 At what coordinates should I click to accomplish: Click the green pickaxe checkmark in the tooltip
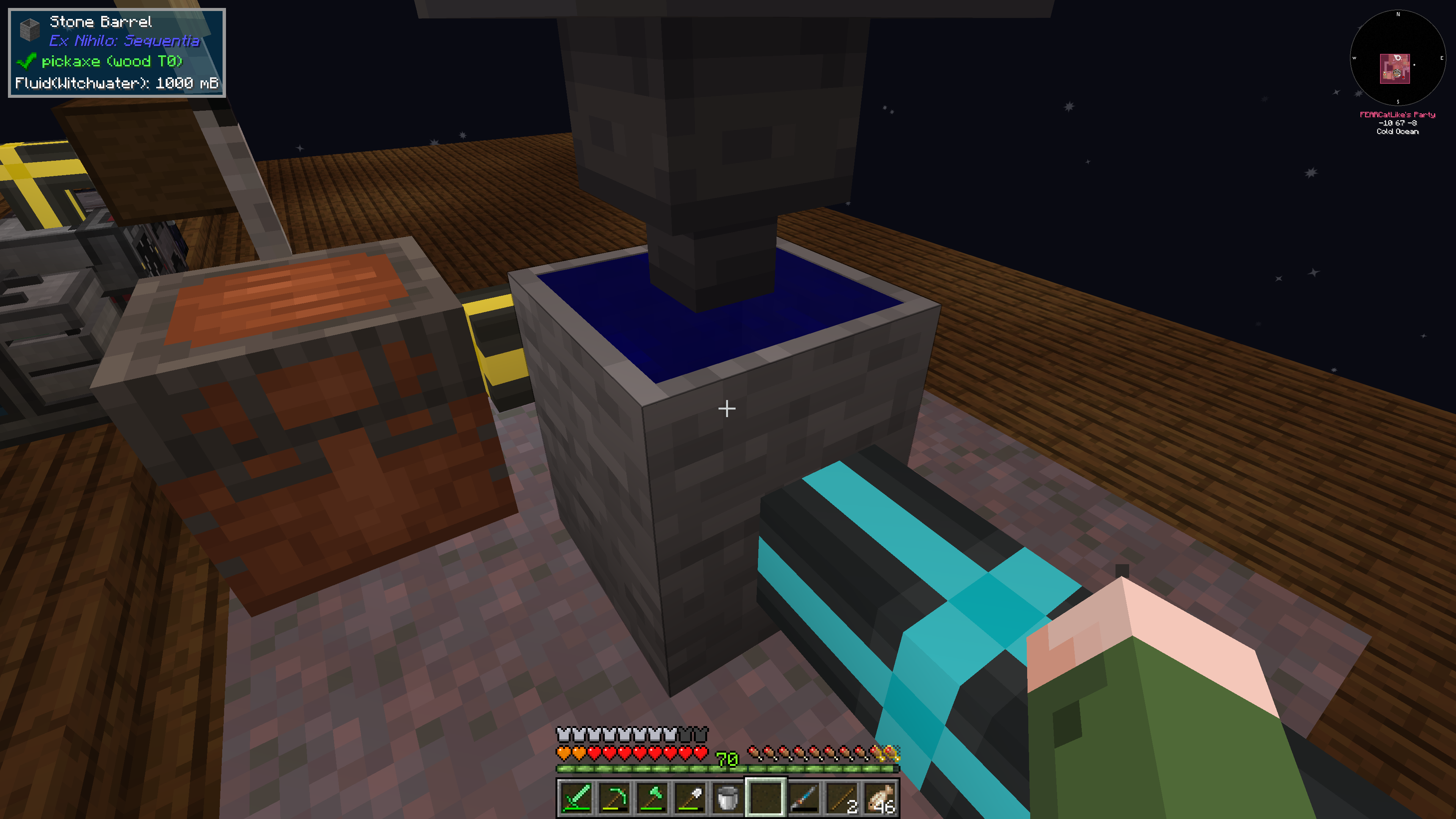tap(28, 61)
